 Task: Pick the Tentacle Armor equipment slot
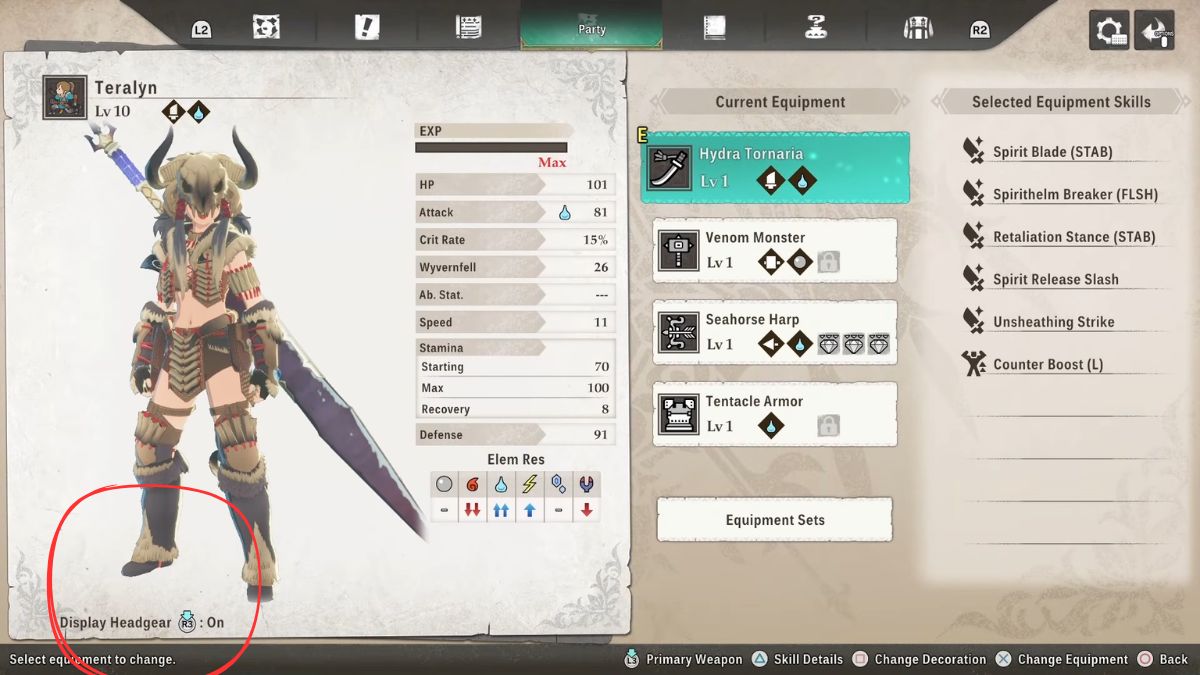pos(775,414)
